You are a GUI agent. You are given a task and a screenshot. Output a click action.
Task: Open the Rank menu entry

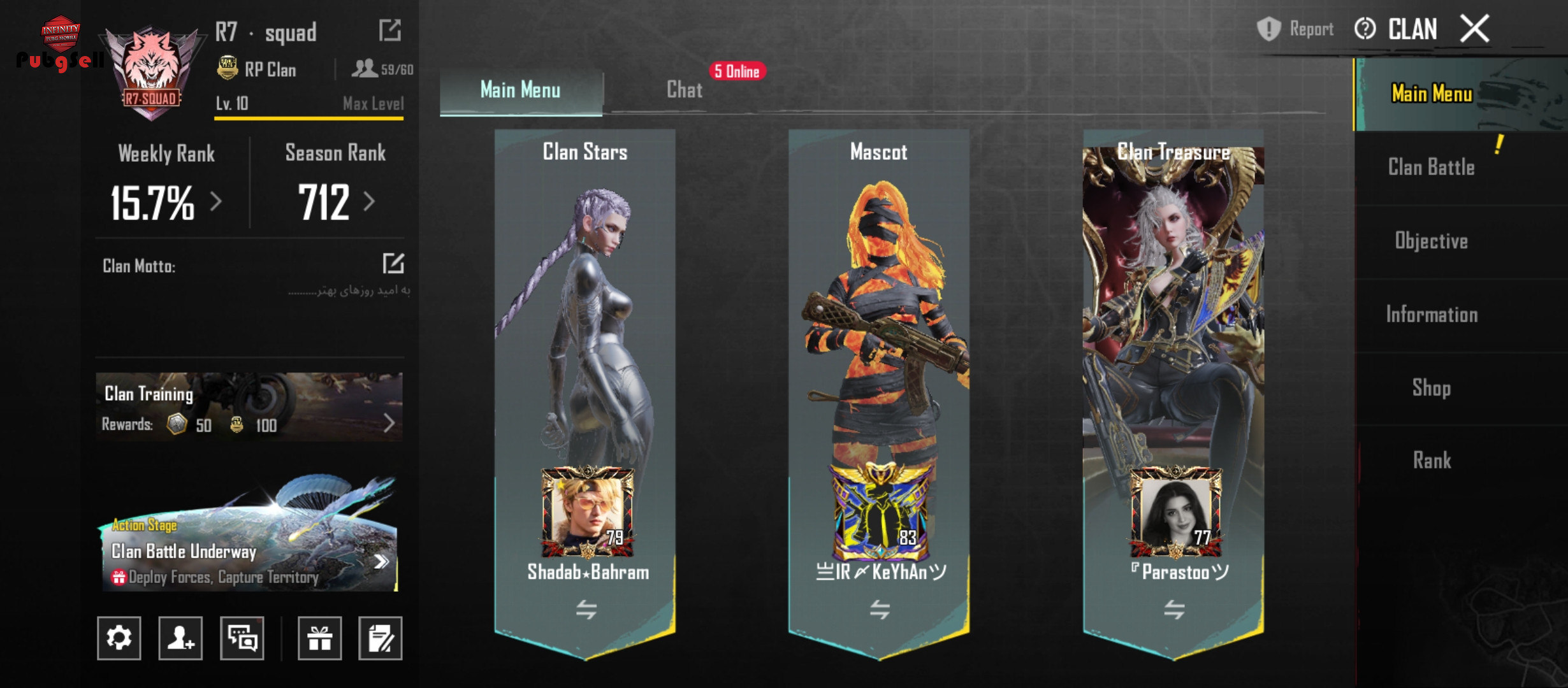click(x=1431, y=460)
